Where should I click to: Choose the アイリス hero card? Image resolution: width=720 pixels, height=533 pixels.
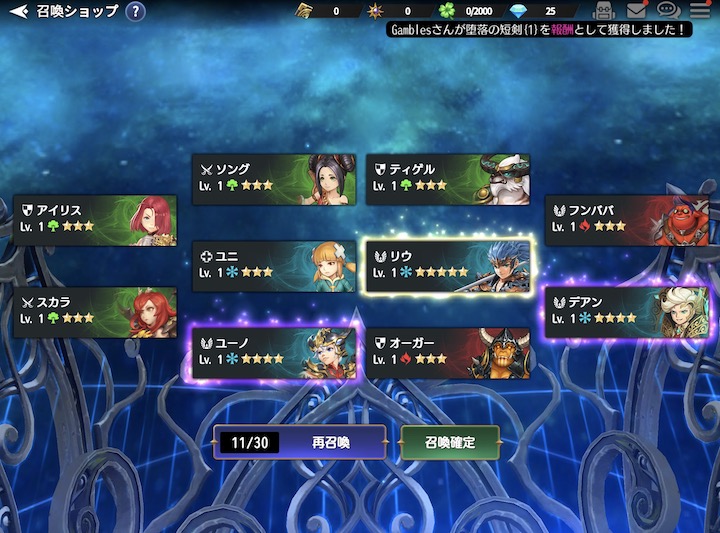[x=95, y=221]
